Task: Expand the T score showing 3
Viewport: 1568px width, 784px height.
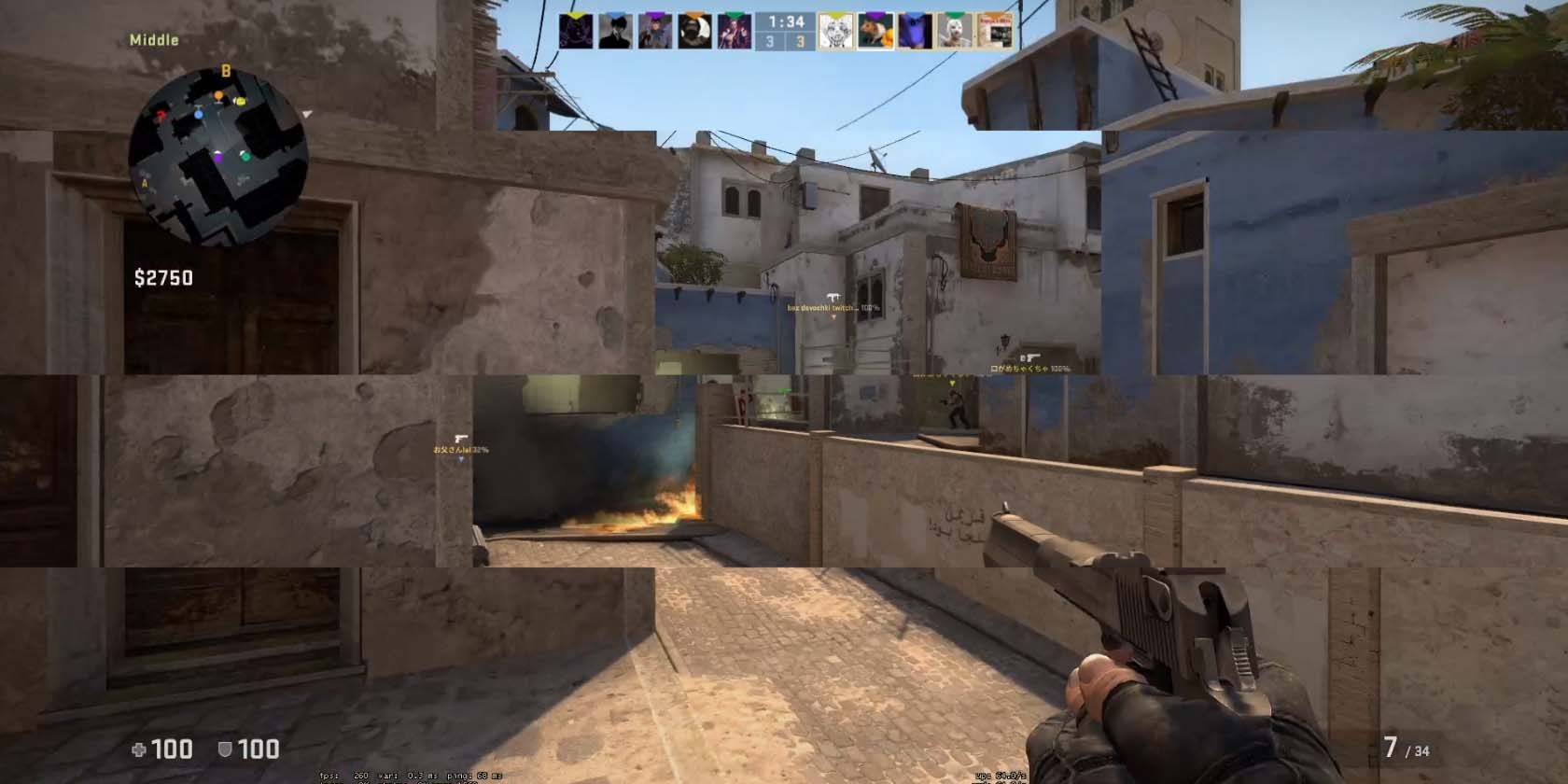Action: click(x=801, y=41)
